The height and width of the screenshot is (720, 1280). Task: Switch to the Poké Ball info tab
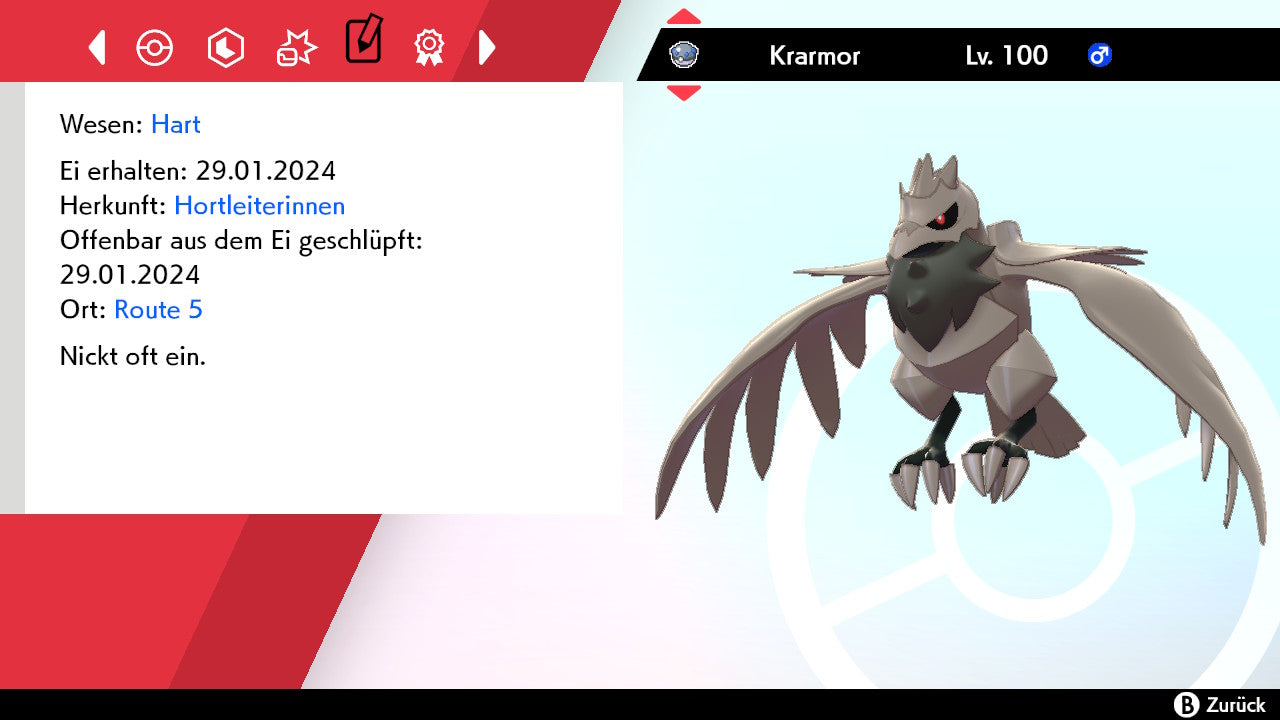155,47
